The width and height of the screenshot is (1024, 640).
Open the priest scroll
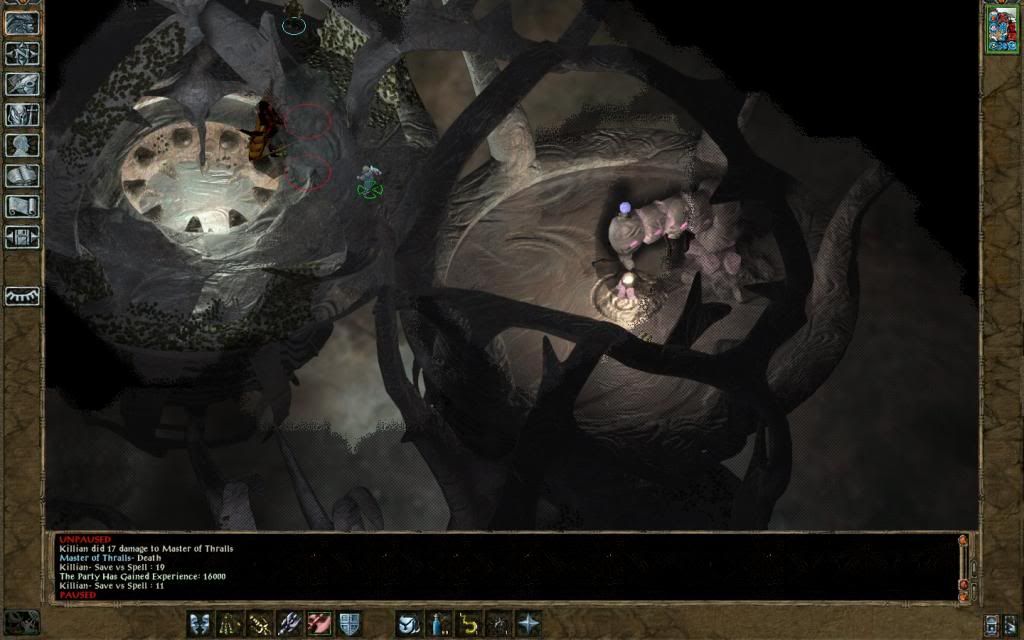[22, 207]
